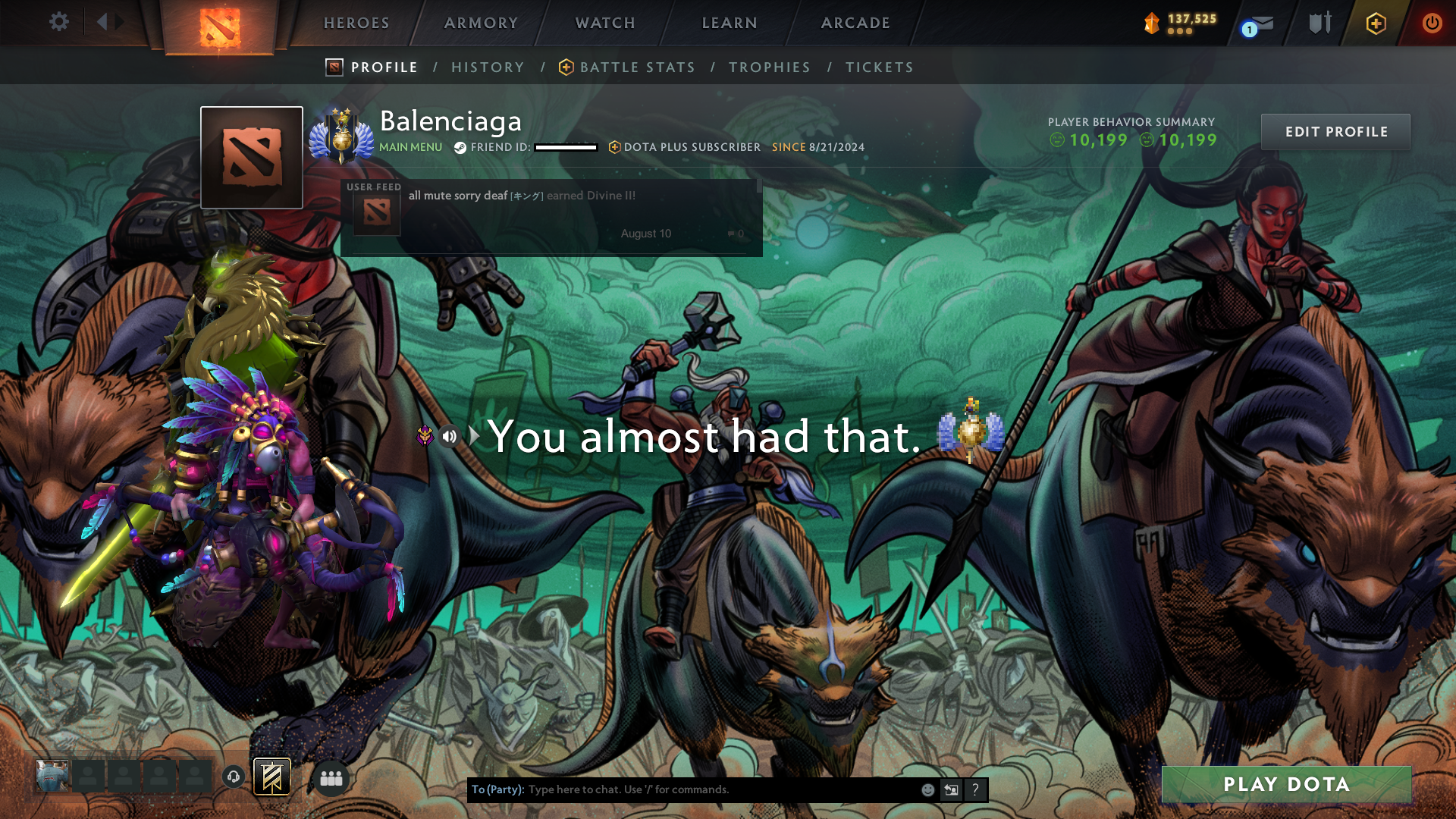The width and height of the screenshot is (1456, 819).
Task: Open the Dota Plus subscription icon
Action: pyautogui.click(x=1375, y=24)
